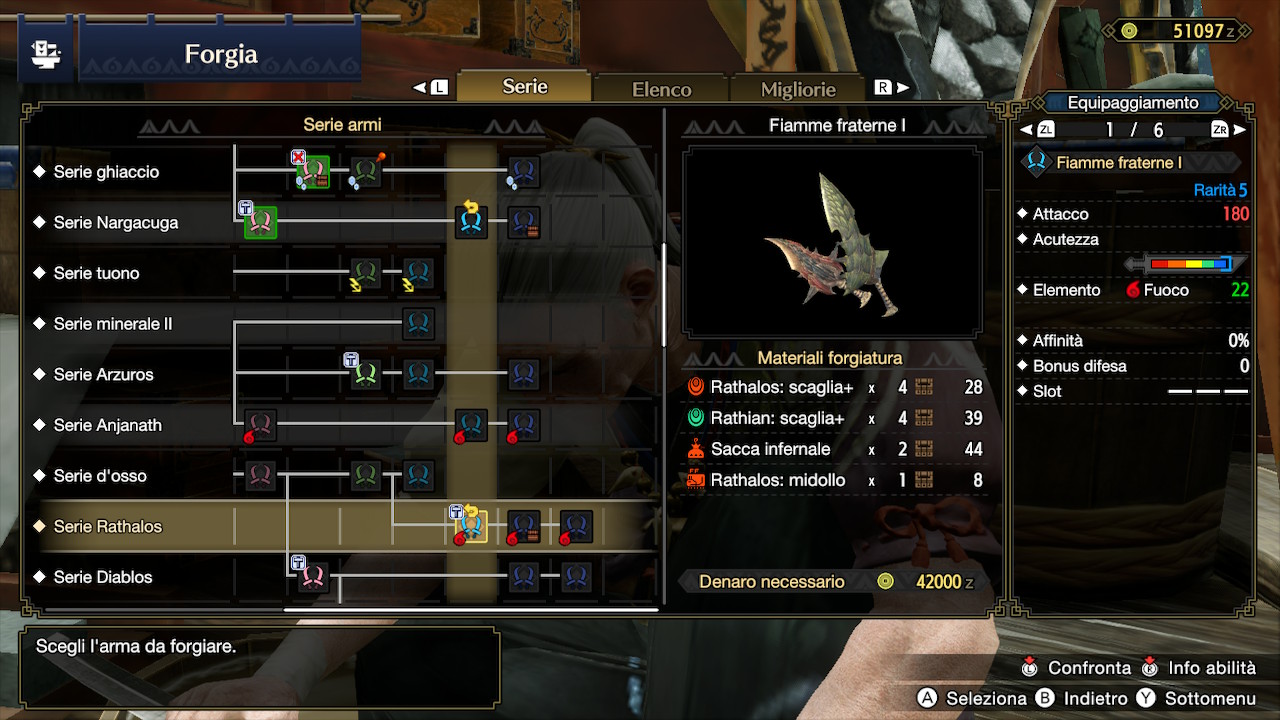Image resolution: width=1280 pixels, height=720 pixels.
Task: Open the L previous tab arrow
Action: point(432,87)
